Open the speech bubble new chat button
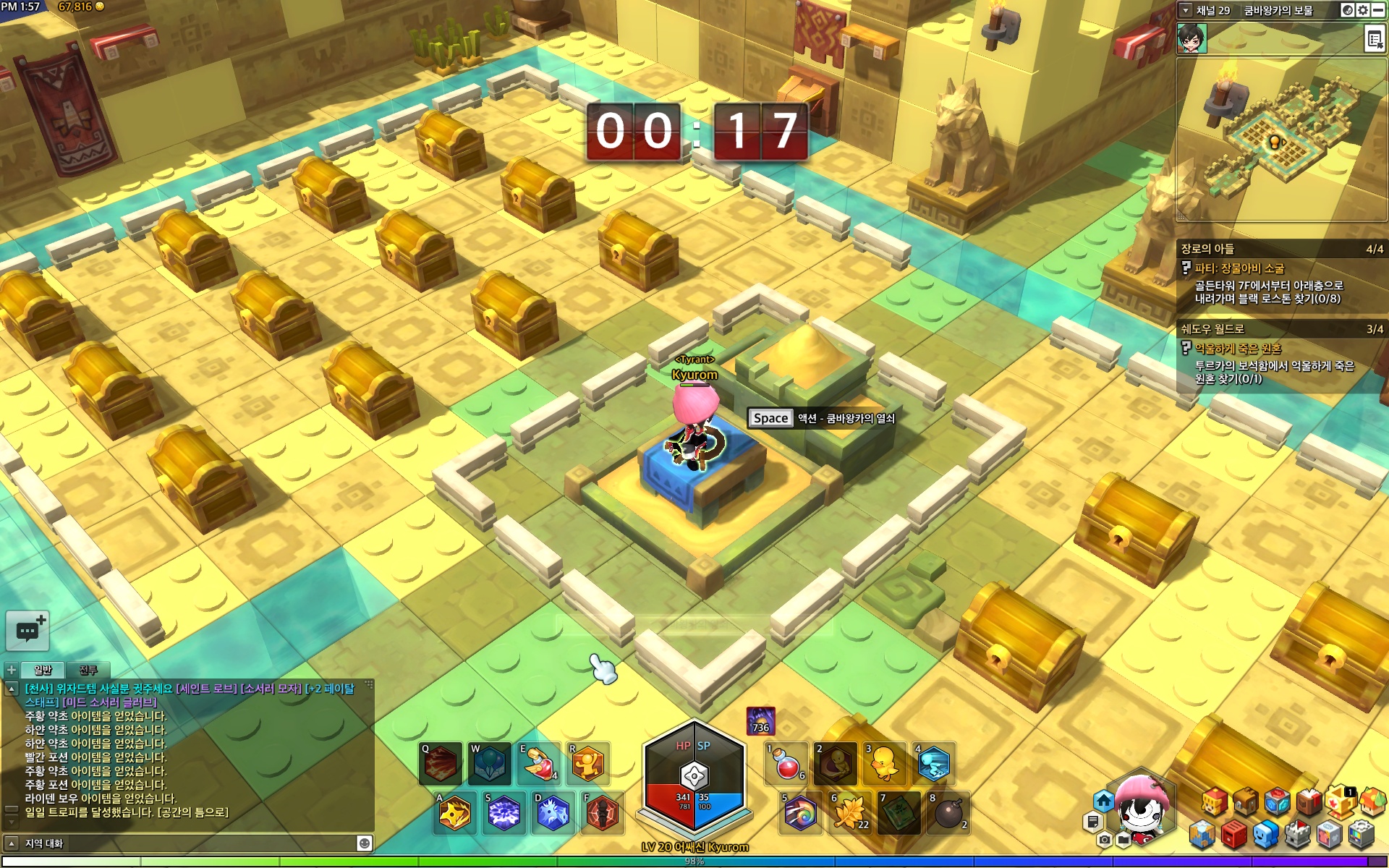Image resolution: width=1389 pixels, height=868 pixels. 27,631
